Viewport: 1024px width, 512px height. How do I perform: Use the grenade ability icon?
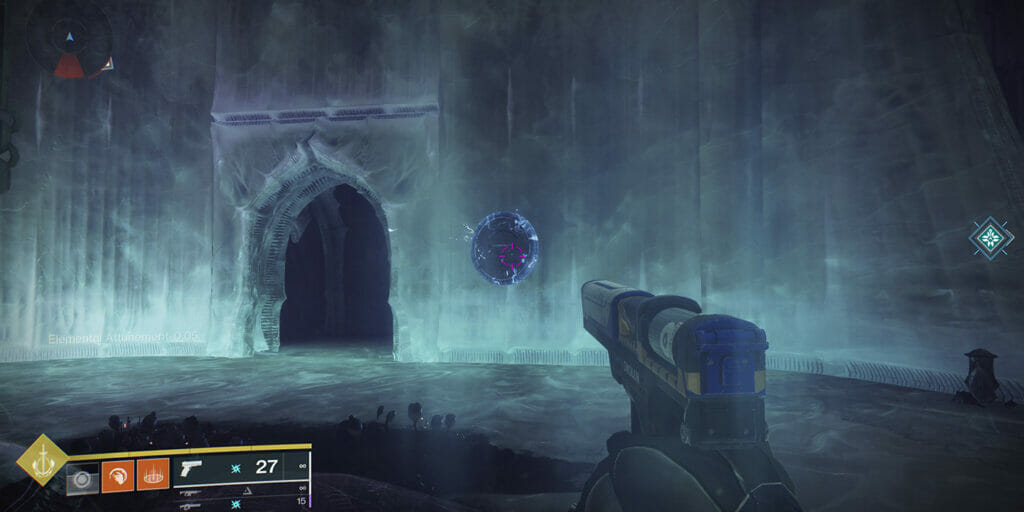[82, 477]
